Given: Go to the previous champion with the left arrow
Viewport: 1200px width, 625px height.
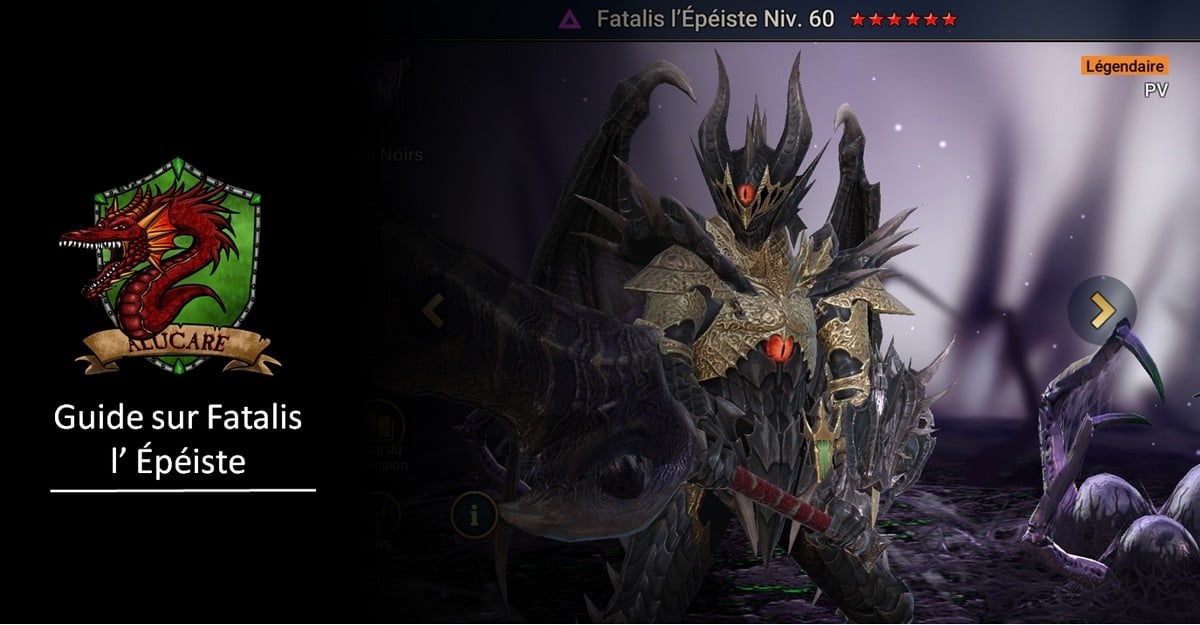Looking at the screenshot, I should tap(433, 311).
